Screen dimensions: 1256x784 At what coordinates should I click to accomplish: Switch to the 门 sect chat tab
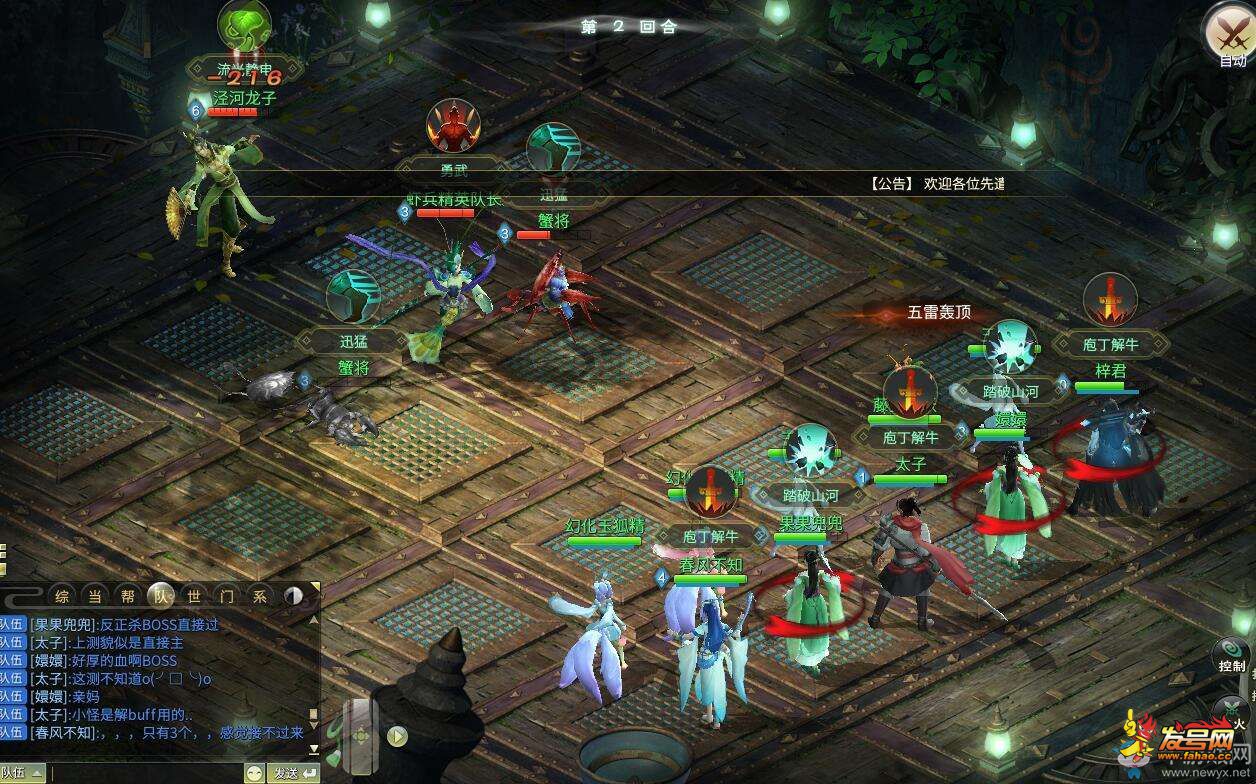click(227, 596)
